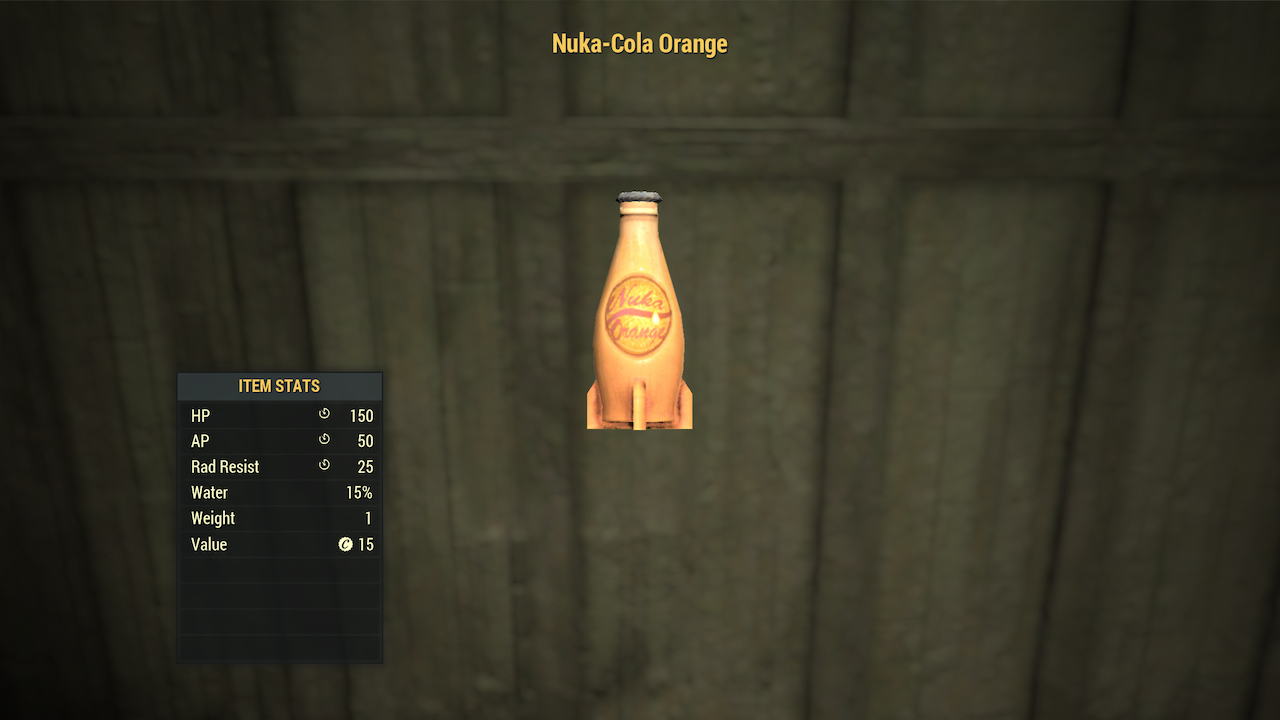Select the AP stat row
This screenshot has height=720, width=1280.
[x=280, y=441]
